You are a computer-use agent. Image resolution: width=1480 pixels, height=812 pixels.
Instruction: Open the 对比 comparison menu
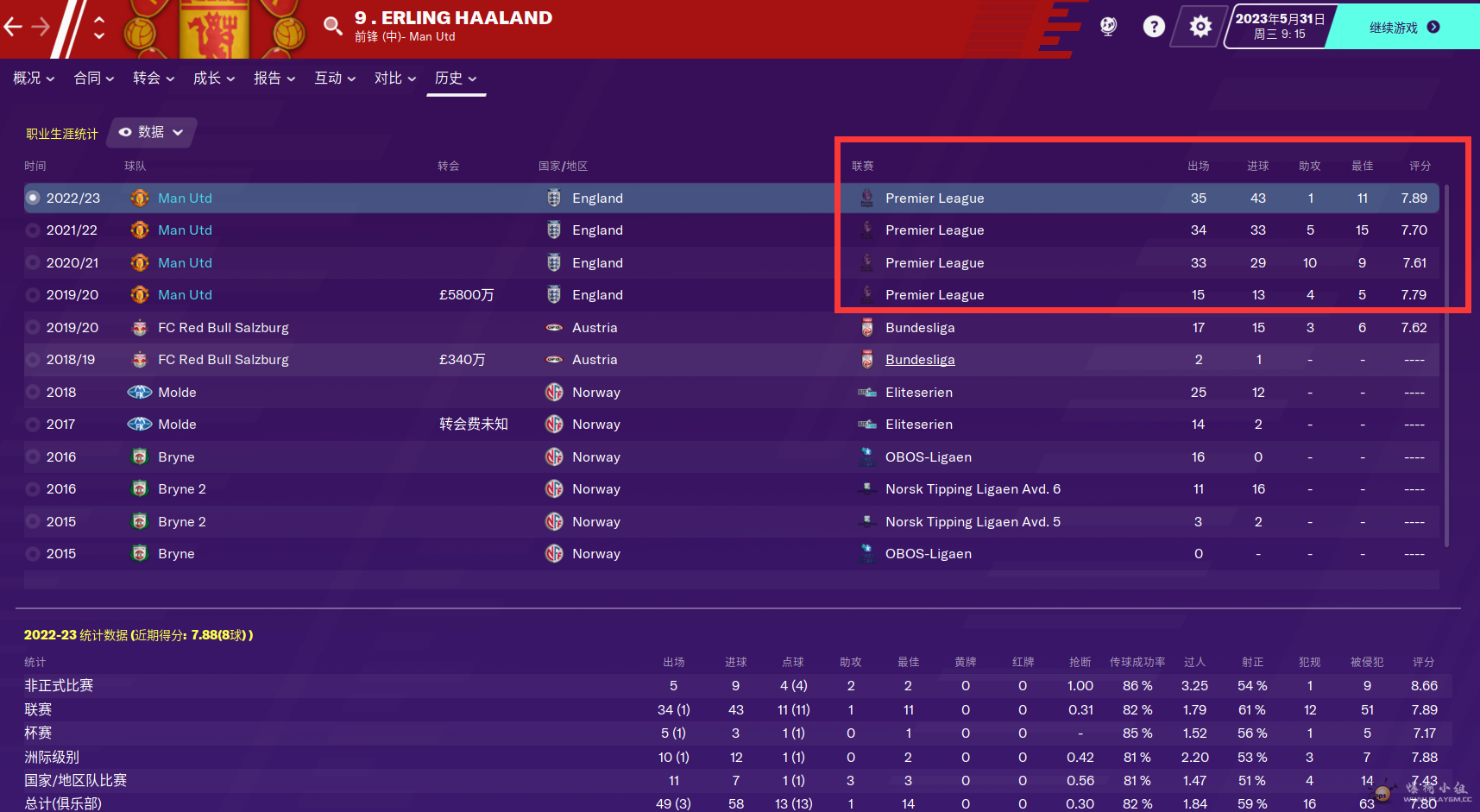[395, 79]
